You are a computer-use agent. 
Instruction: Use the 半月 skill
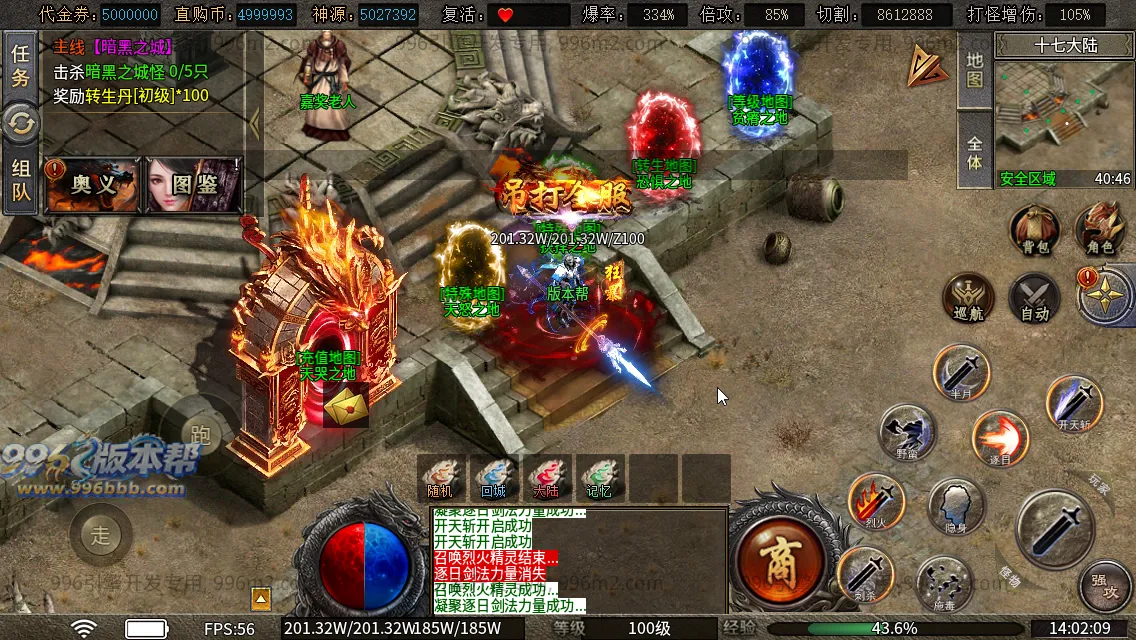[x=961, y=373]
